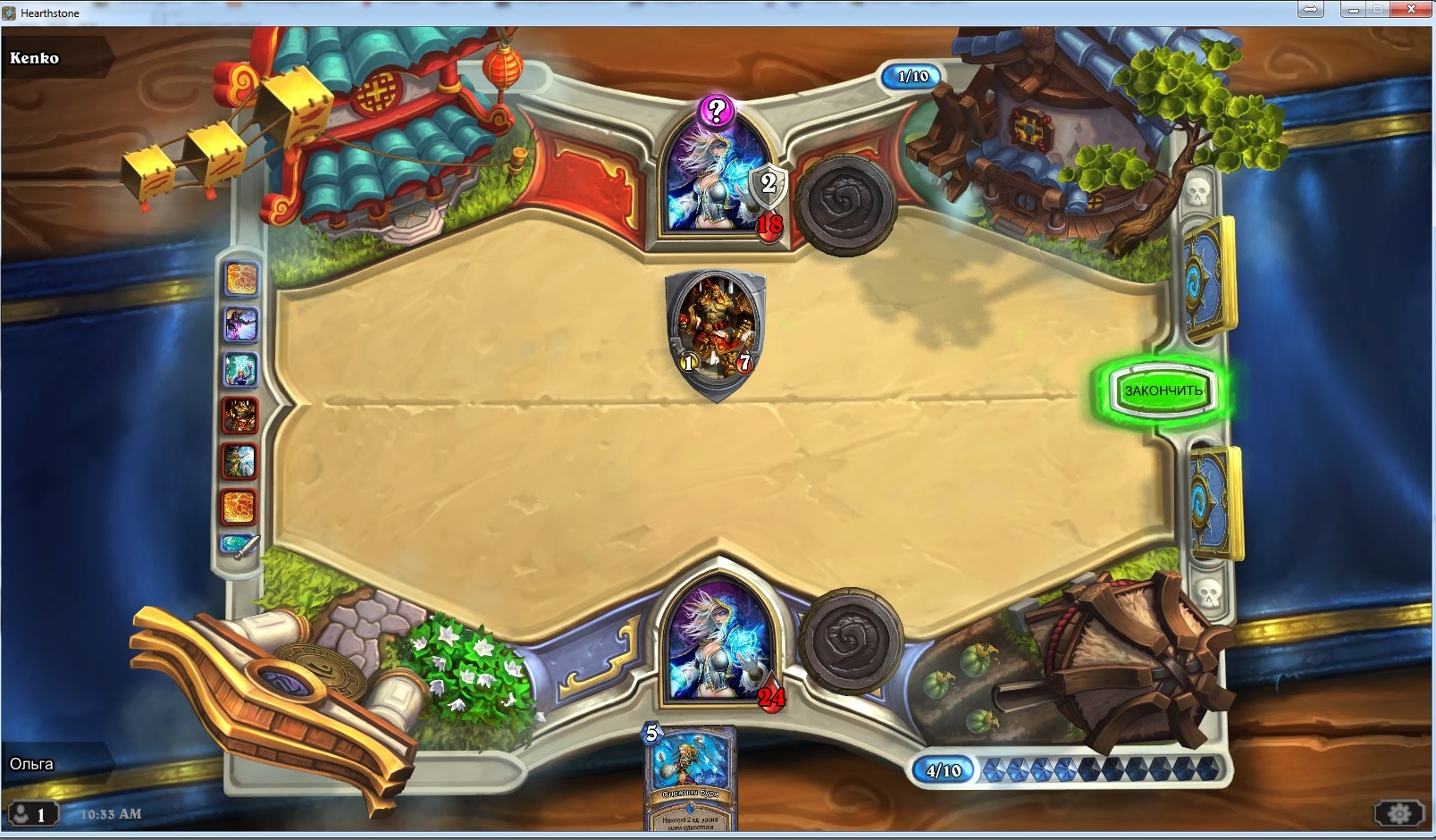The width and height of the screenshot is (1436, 840).
Task: Click the green ЗАКОНЧИТЬ end turn button
Action: 1163,391
